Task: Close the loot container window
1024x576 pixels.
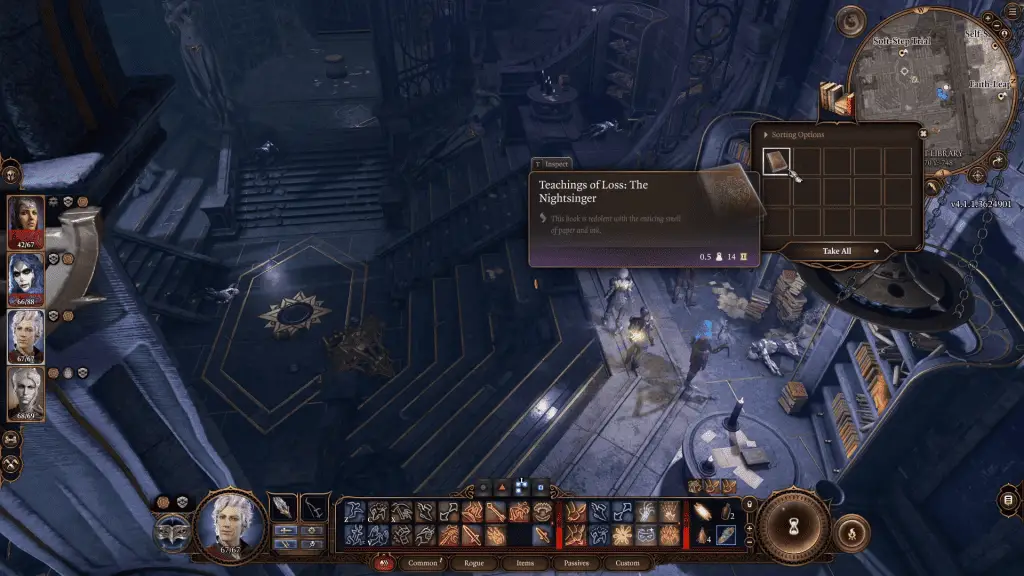Action: tap(922, 132)
